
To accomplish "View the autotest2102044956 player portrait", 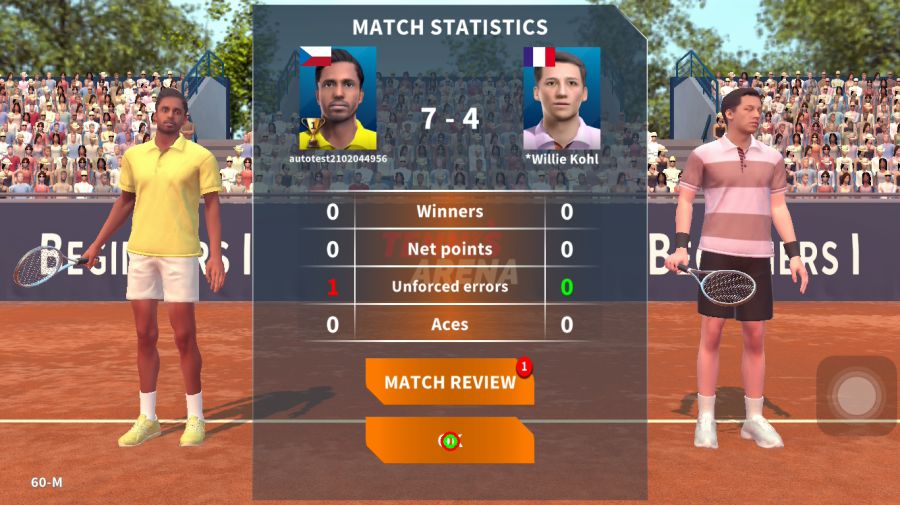I will coord(338,98).
